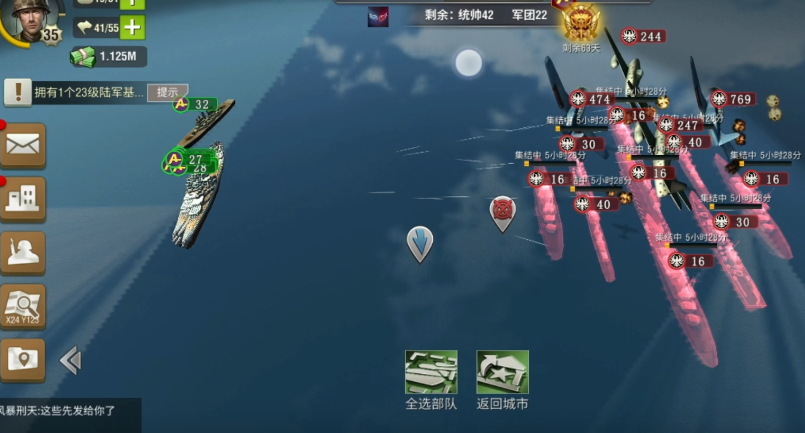Select the red demon-face map marker
Viewport: 805px width, 433px height.
[502, 212]
